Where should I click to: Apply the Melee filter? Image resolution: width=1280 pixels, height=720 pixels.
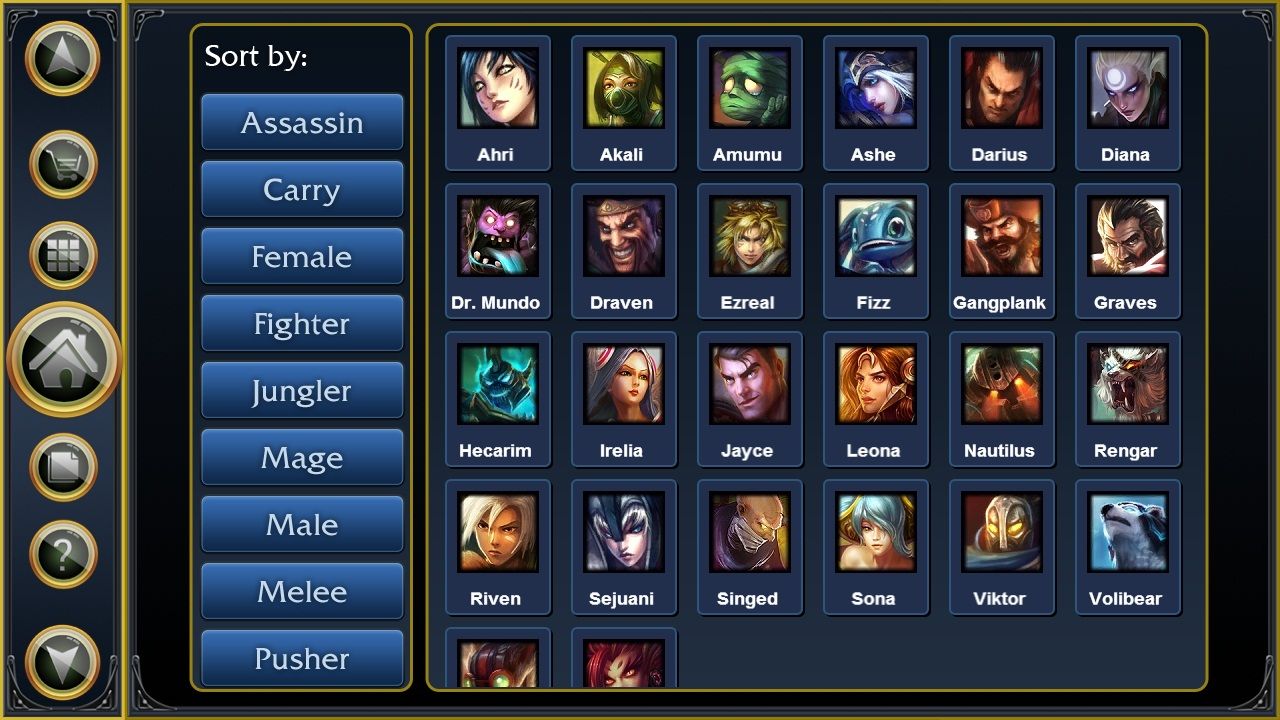pos(302,591)
